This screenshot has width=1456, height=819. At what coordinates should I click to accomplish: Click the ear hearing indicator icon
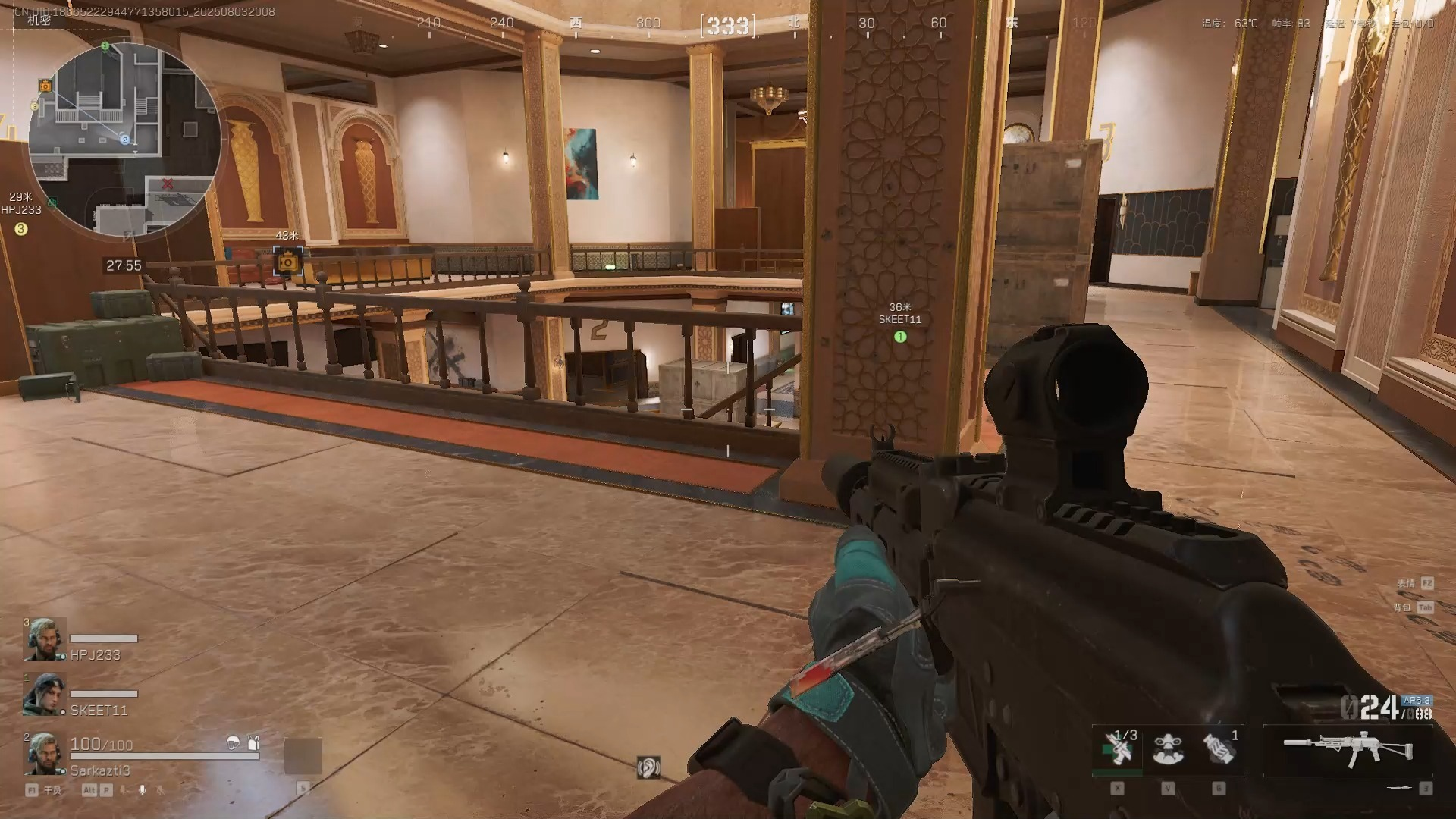[x=648, y=767]
